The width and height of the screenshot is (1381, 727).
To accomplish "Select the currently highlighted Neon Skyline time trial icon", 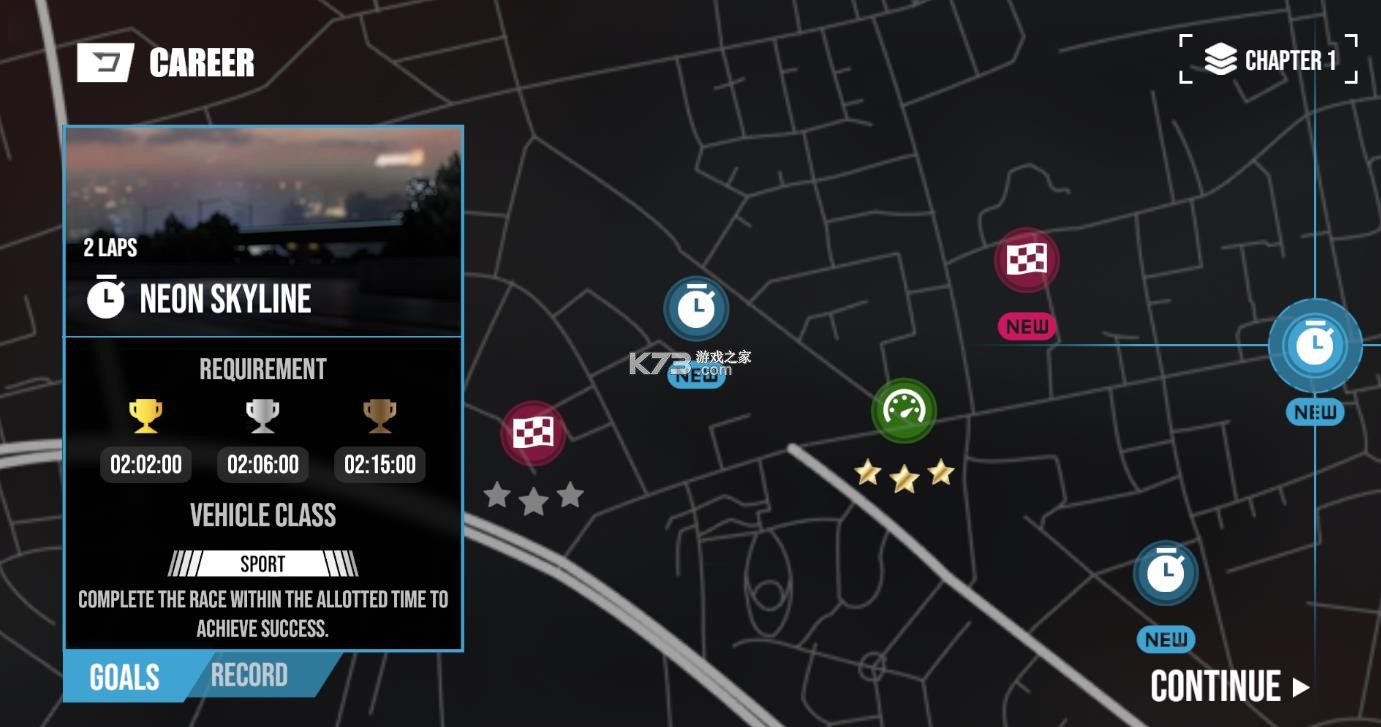I will pos(1314,344).
